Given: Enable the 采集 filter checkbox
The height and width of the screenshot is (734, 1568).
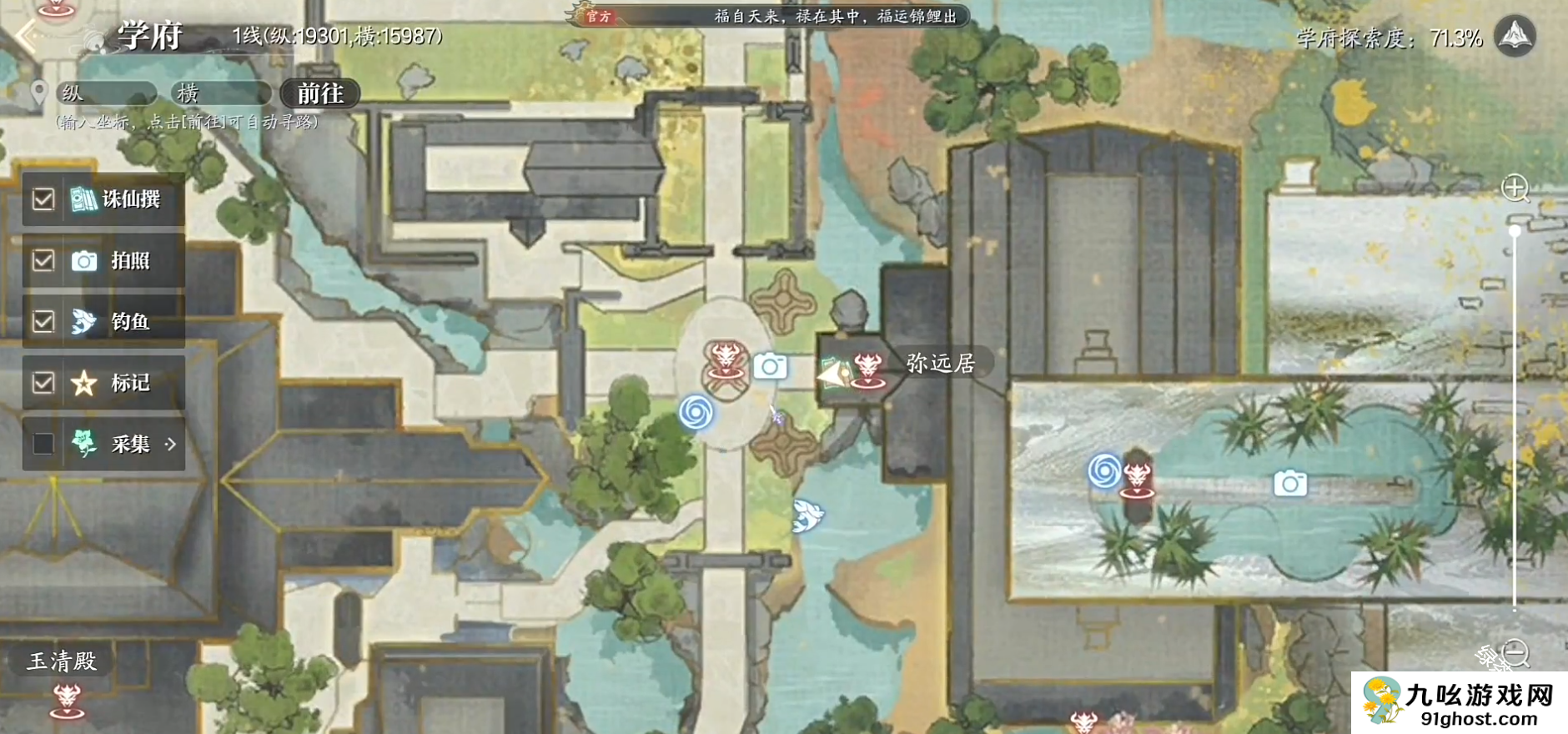Looking at the screenshot, I should tap(43, 444).
